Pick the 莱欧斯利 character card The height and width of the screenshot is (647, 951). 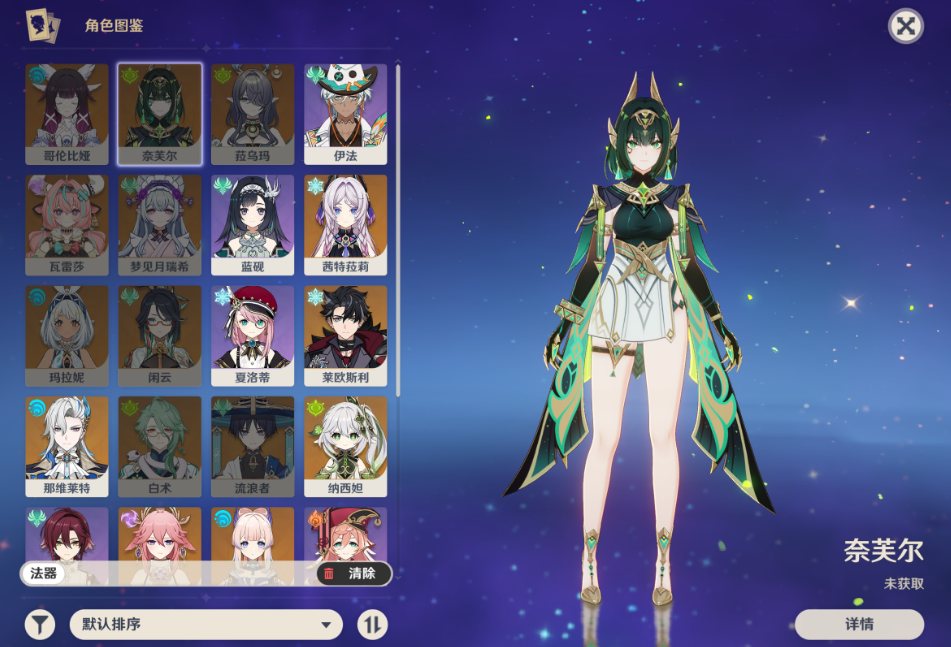tap(346, 336)
